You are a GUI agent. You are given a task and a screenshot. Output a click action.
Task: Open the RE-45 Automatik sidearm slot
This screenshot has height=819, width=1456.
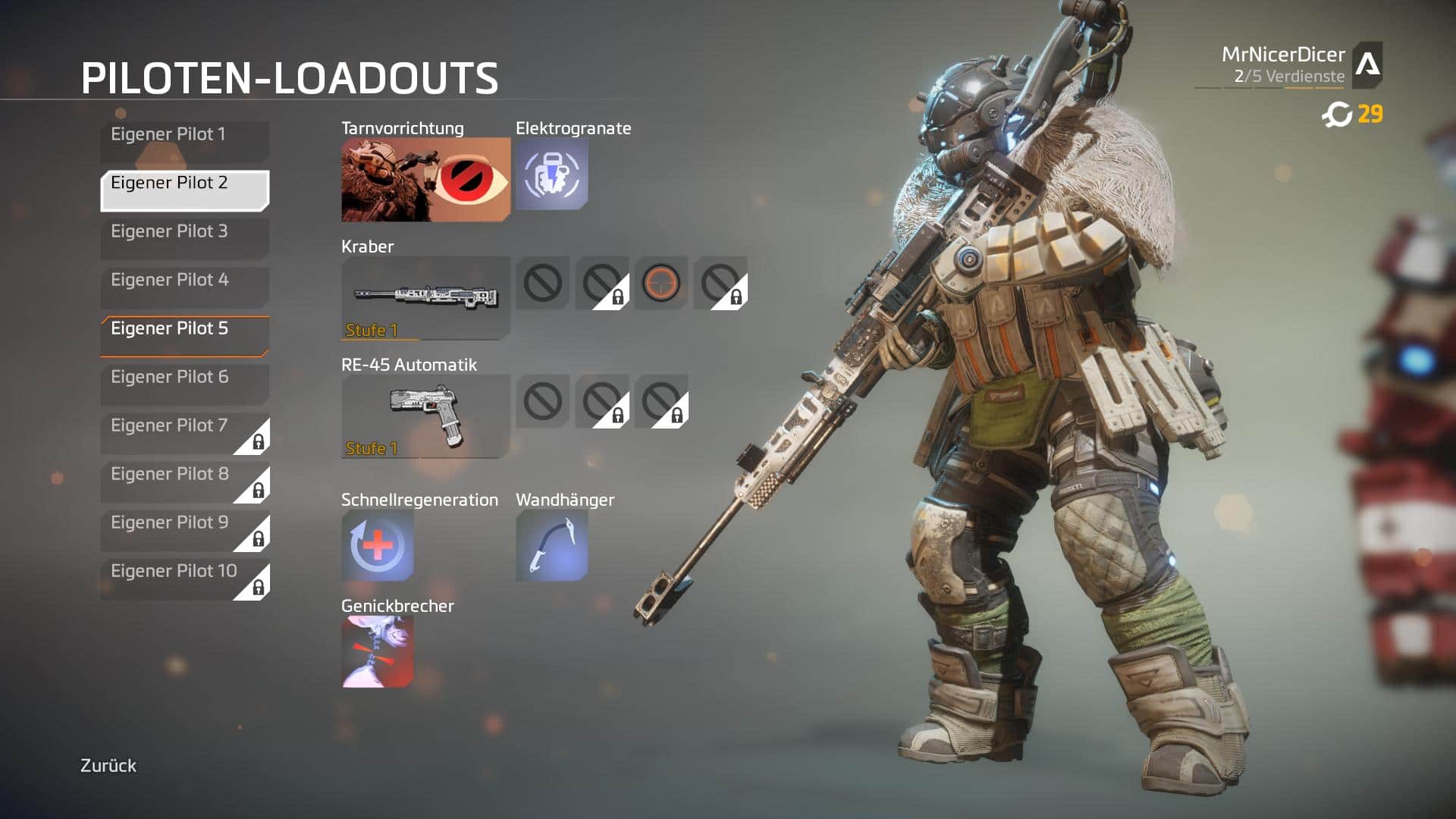(x=425, y=416)
